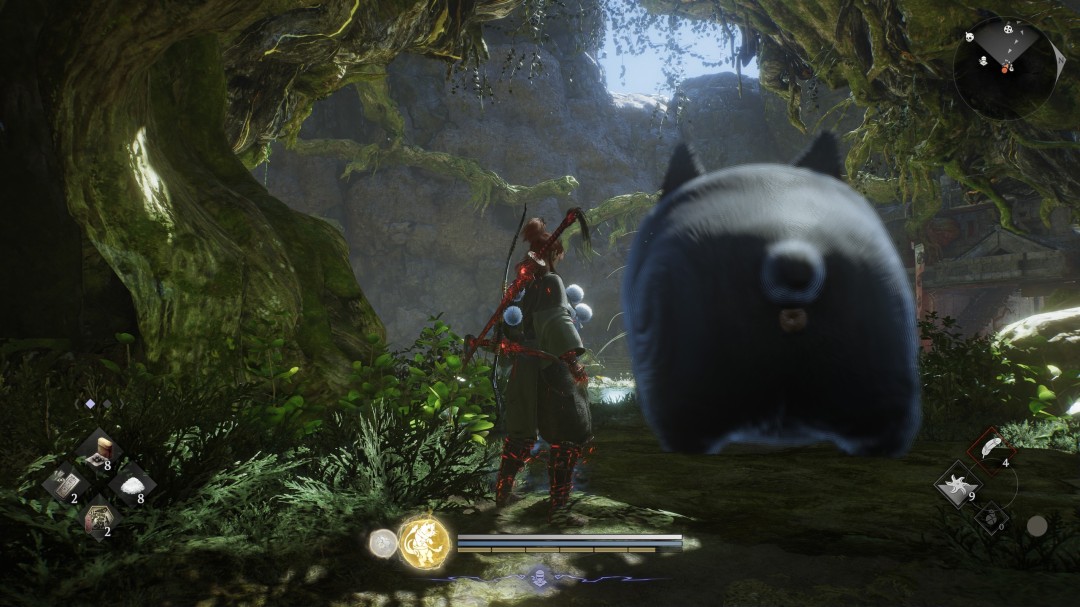
Task: Use the white salt pile item
Action: [132, 484]
